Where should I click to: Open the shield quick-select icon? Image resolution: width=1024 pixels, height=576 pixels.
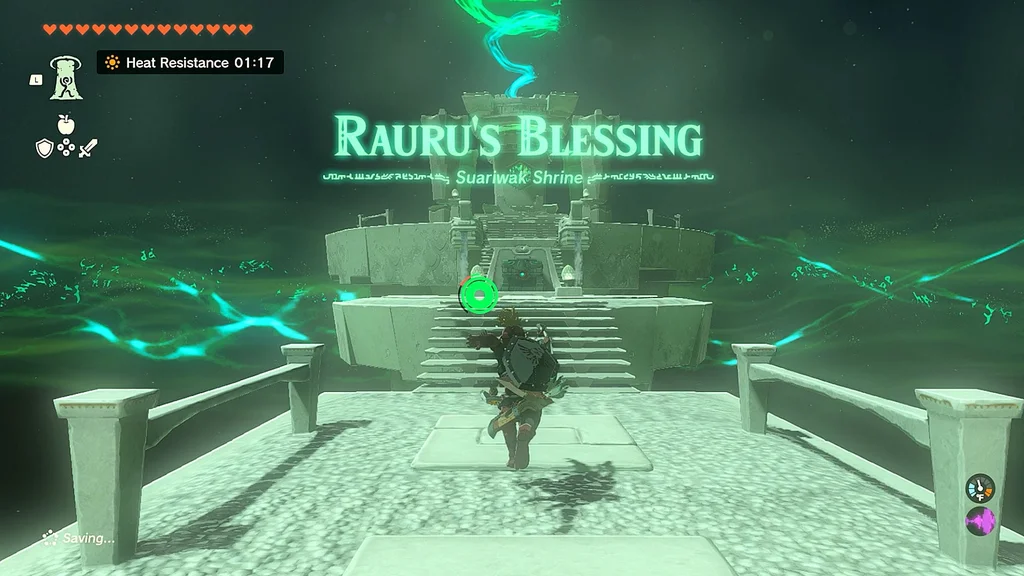tap(43, 148)
